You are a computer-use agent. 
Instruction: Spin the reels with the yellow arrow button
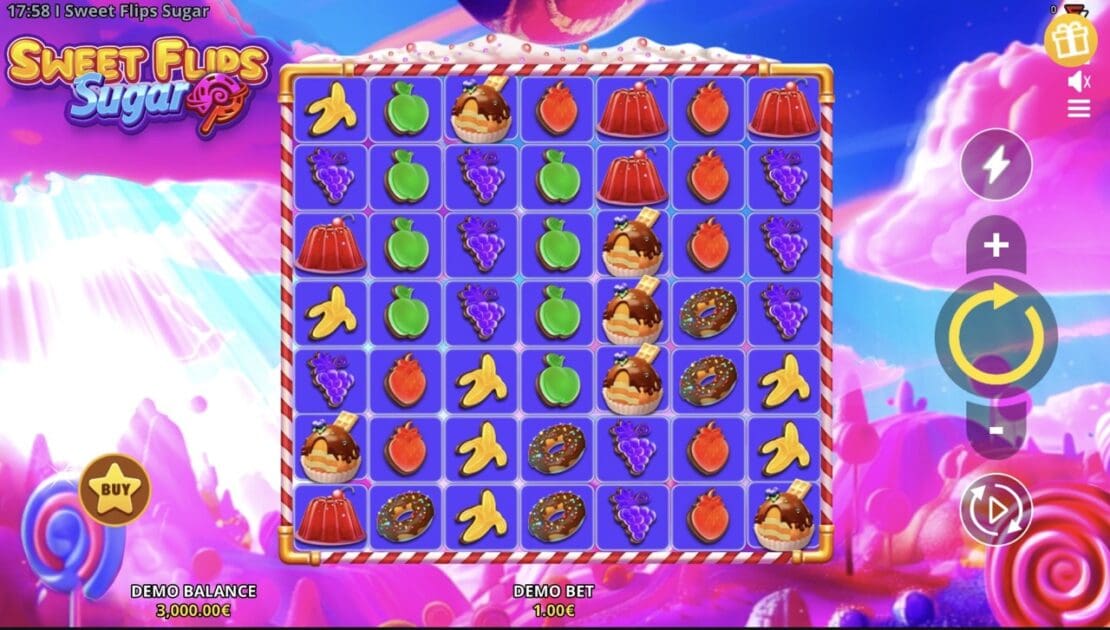[x=996, y=334]
